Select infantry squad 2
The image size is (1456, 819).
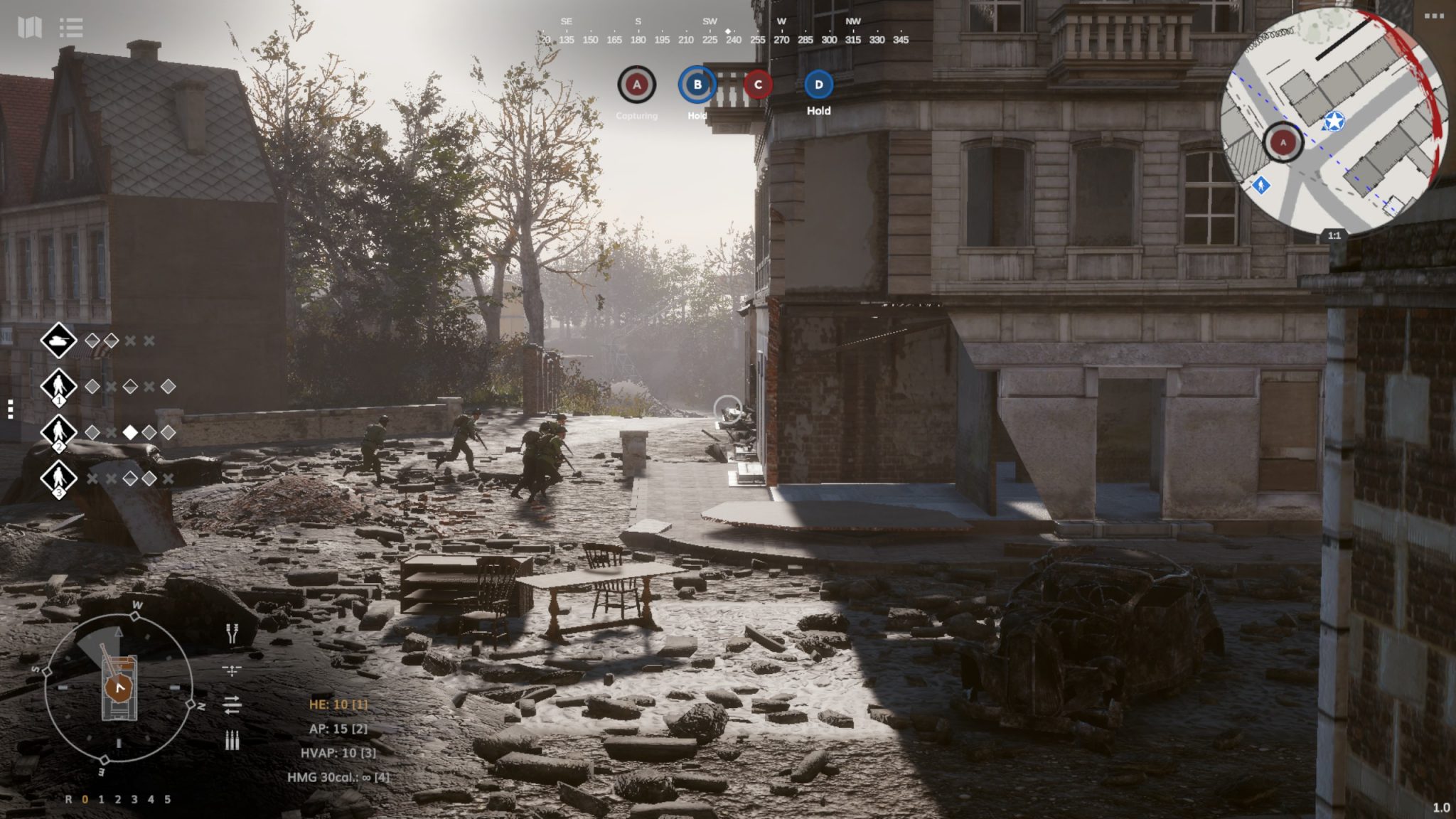pos(58,432)
